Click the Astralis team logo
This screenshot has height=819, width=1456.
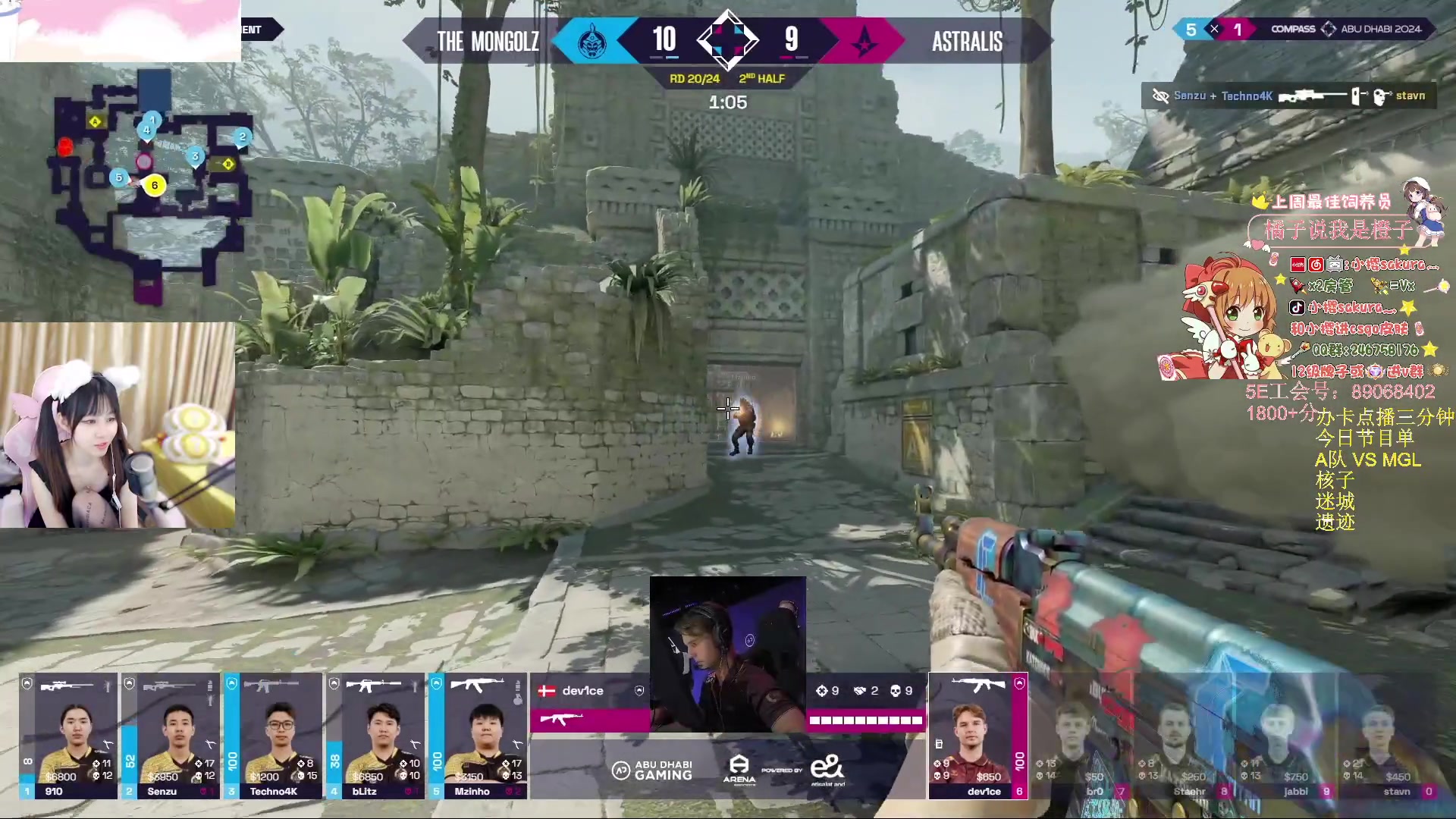click(864, 41)
